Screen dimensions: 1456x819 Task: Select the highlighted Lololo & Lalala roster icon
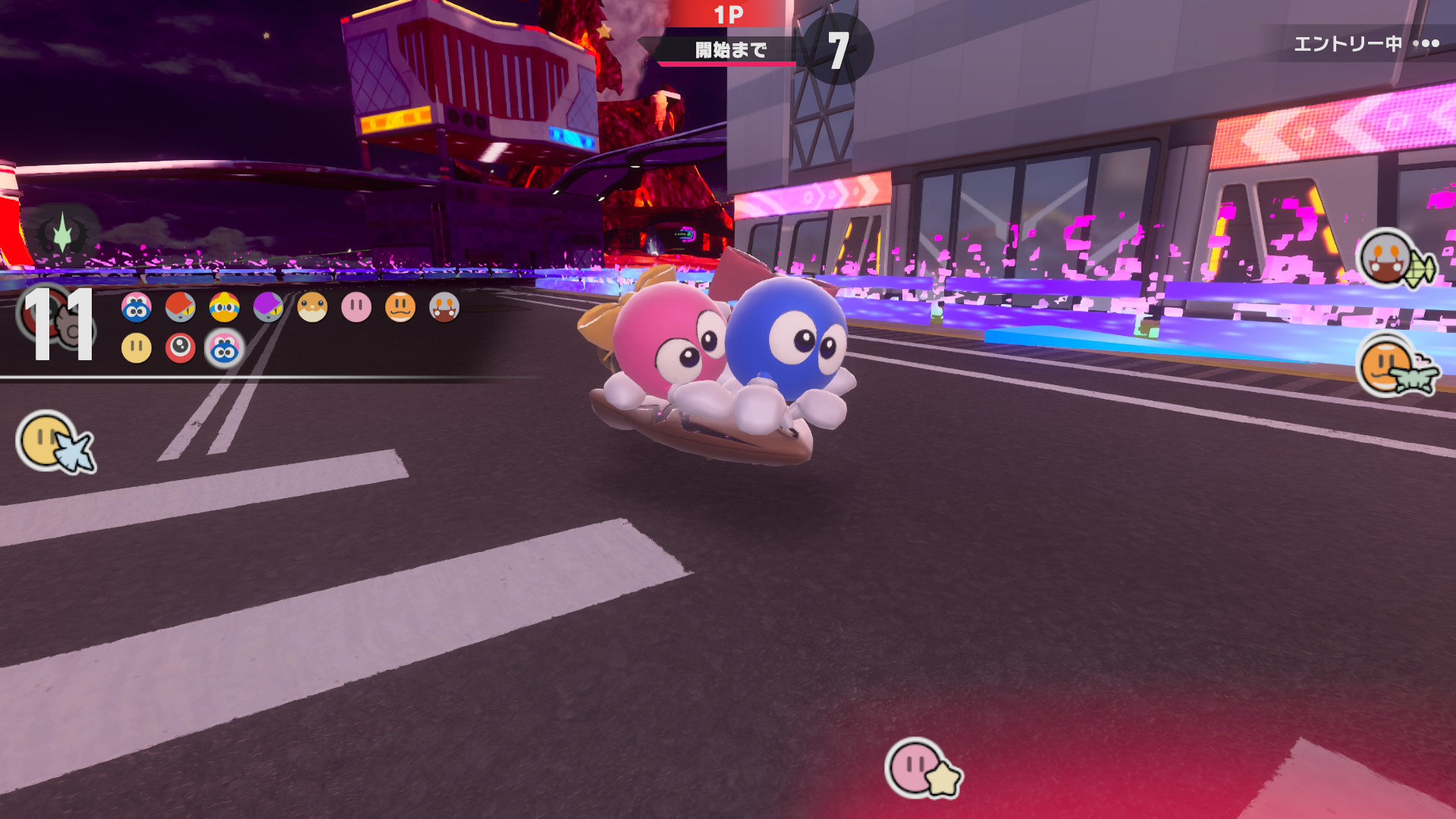click(224, 349)
